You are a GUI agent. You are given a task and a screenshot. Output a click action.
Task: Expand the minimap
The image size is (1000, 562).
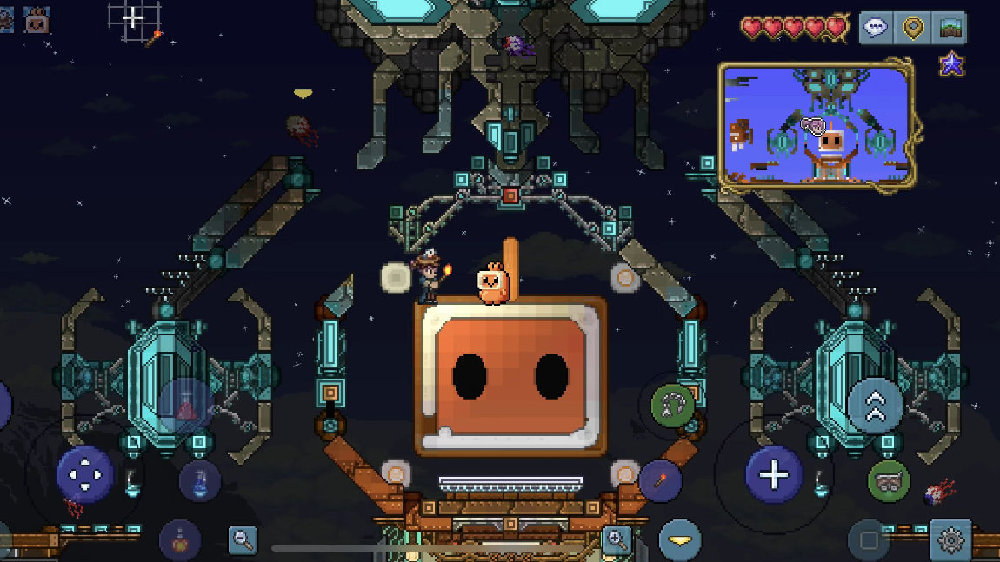click(816, 125)
